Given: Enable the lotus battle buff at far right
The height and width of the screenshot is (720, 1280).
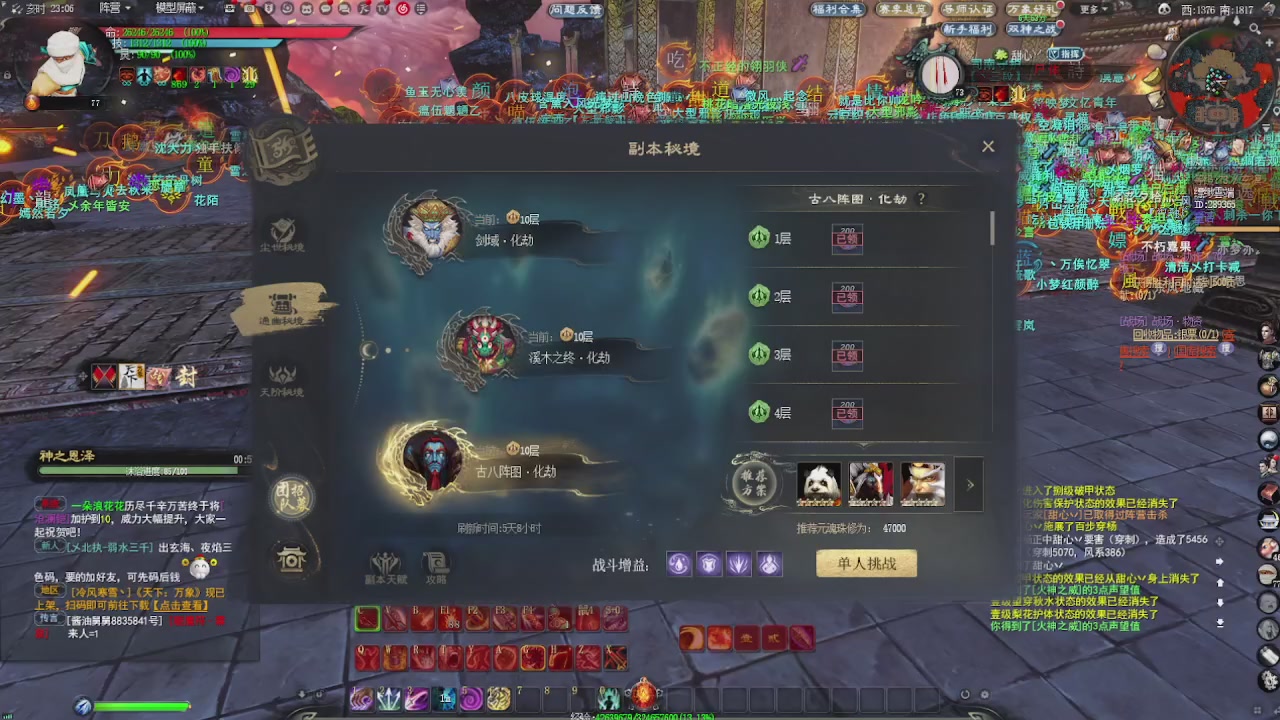Looking at the screenshot, I should (x=768, y=564).
